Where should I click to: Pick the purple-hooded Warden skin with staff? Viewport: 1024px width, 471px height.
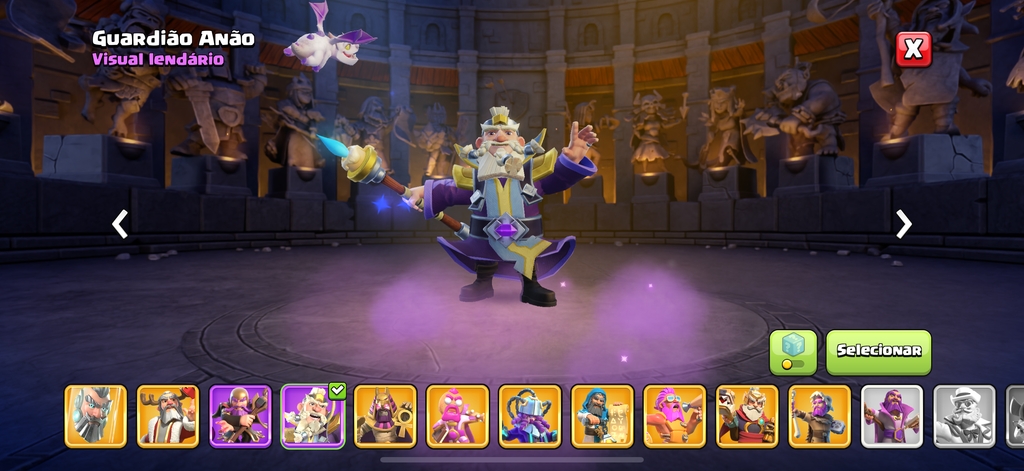[240, 416]
